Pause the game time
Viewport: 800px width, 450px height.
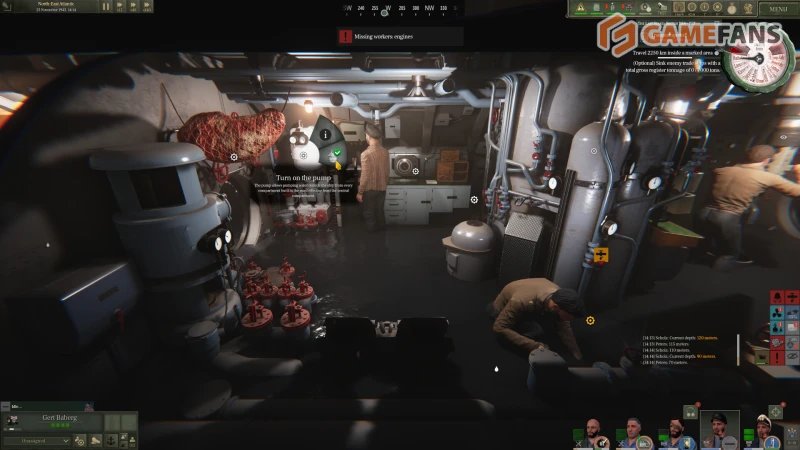point(107,7)
